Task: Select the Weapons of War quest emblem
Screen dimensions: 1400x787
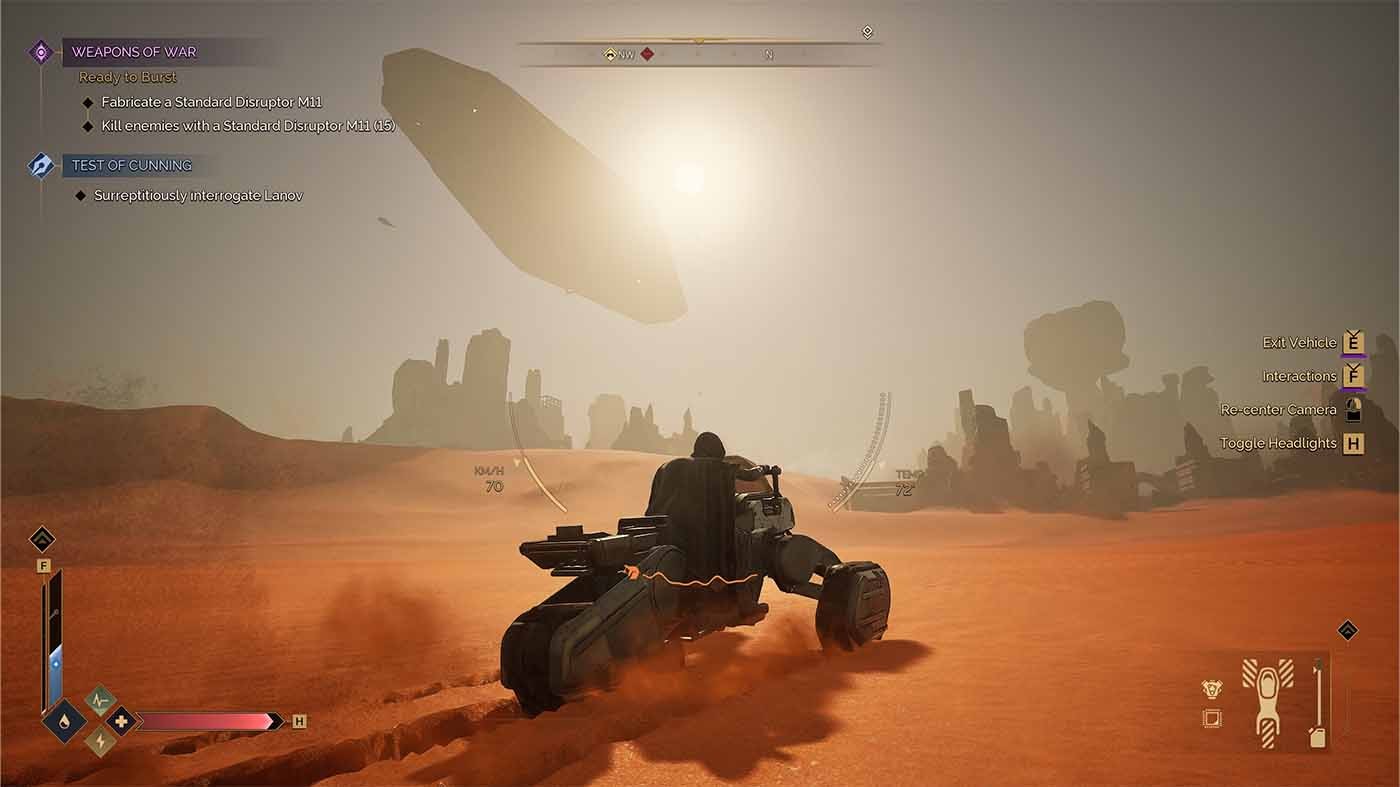Action: click(x=39, y=52)
